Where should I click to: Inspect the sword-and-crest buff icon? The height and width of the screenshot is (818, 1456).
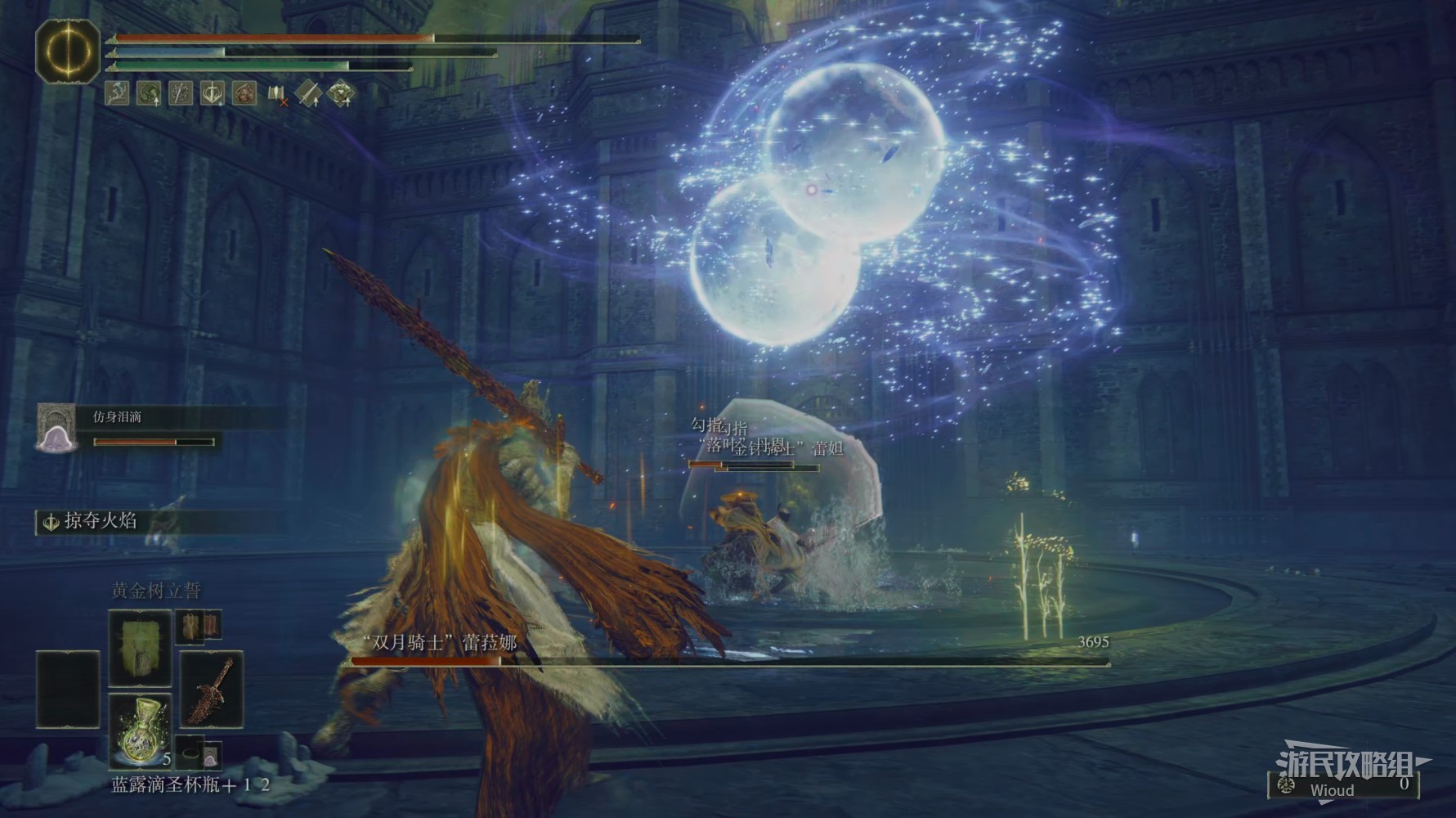pyautogui.click(x=213, y=93)
